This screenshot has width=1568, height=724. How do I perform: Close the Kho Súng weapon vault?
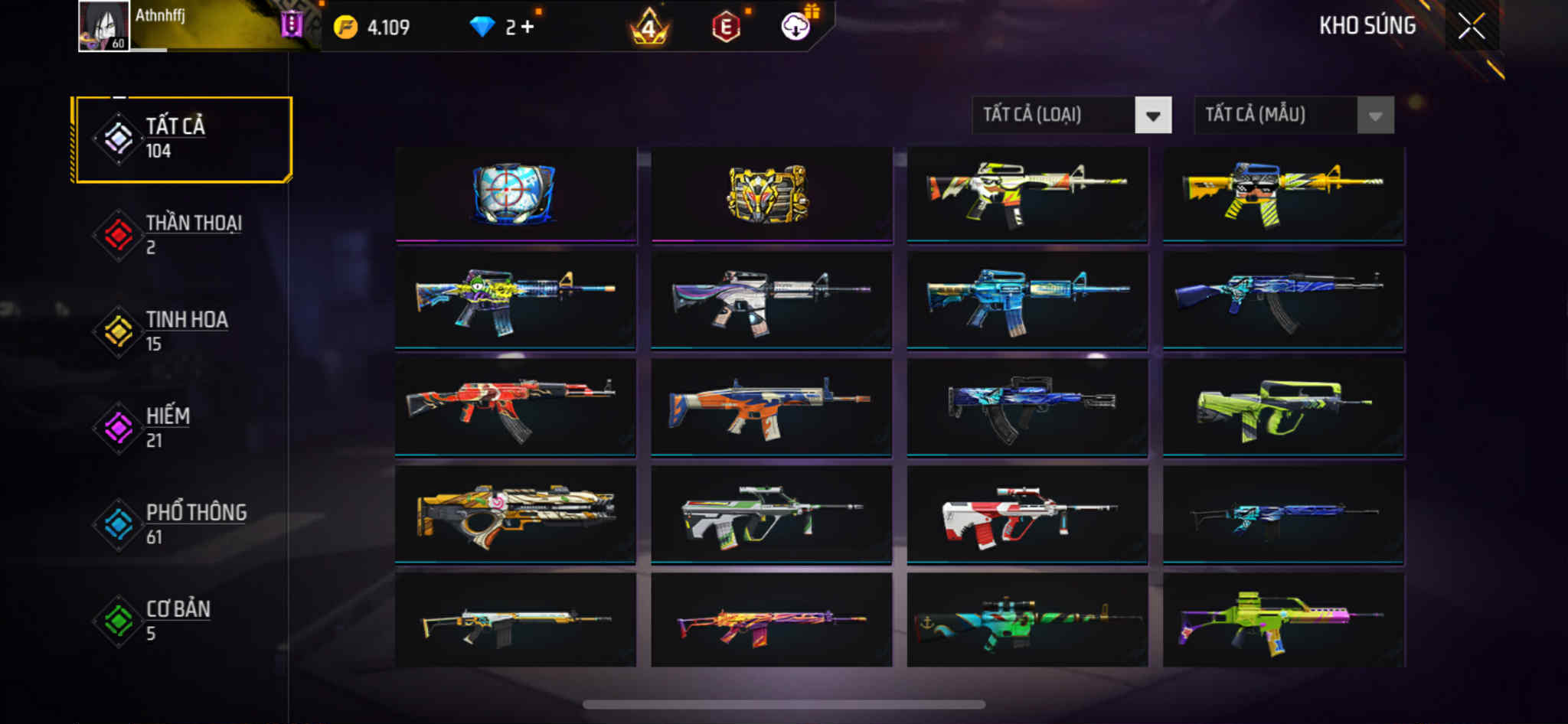pyautogui.click(x=1471, y=27)
